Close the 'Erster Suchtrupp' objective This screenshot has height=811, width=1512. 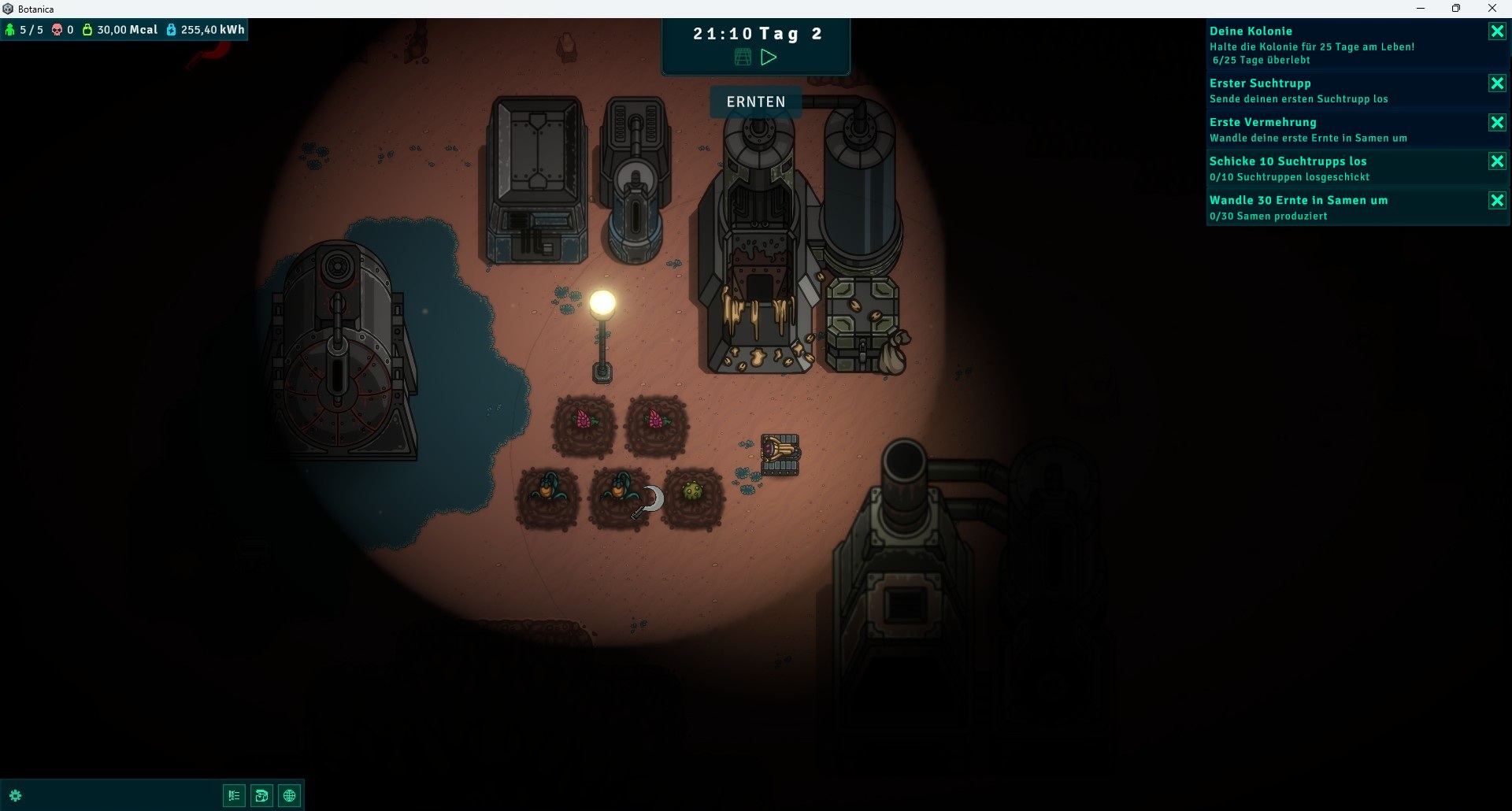coord(1497,83)
